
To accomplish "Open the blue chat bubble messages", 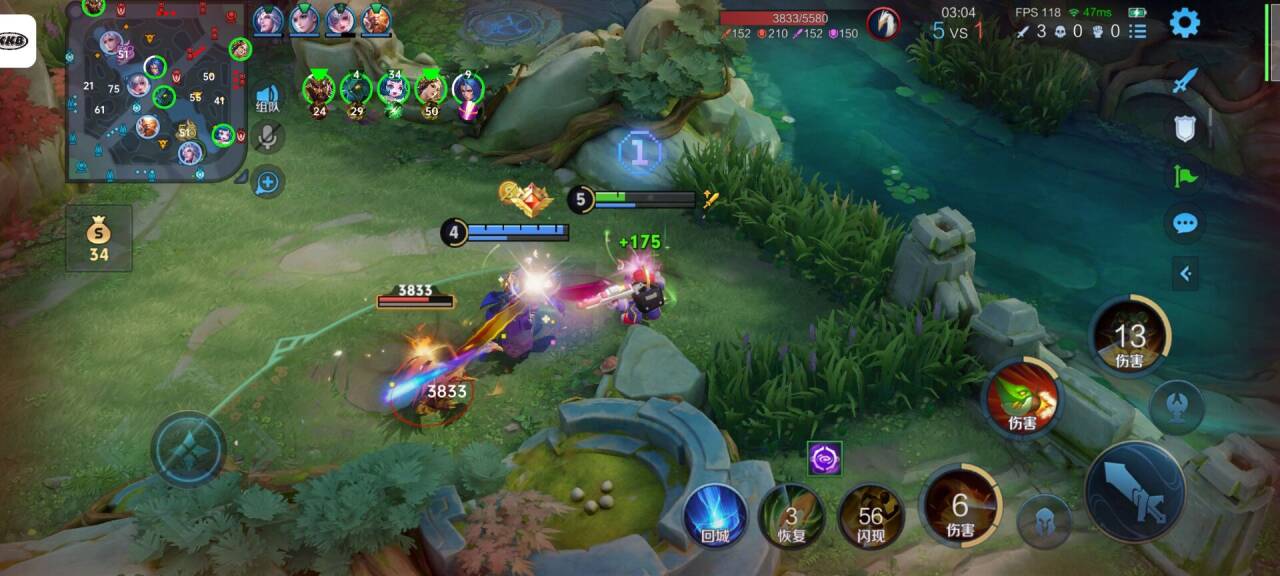I will click(x=1185, y=223).
